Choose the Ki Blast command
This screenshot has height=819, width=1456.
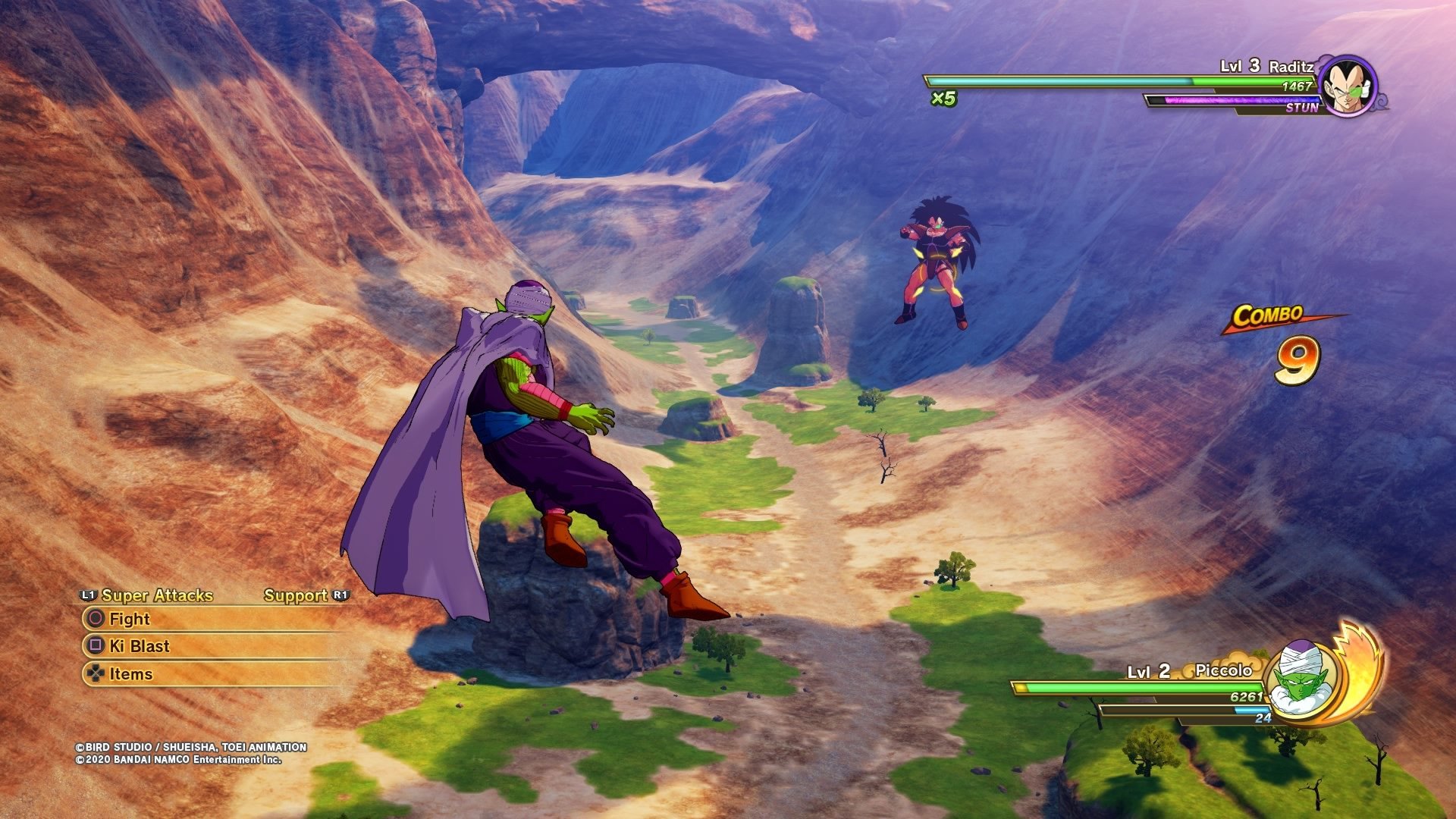[140, 646]
